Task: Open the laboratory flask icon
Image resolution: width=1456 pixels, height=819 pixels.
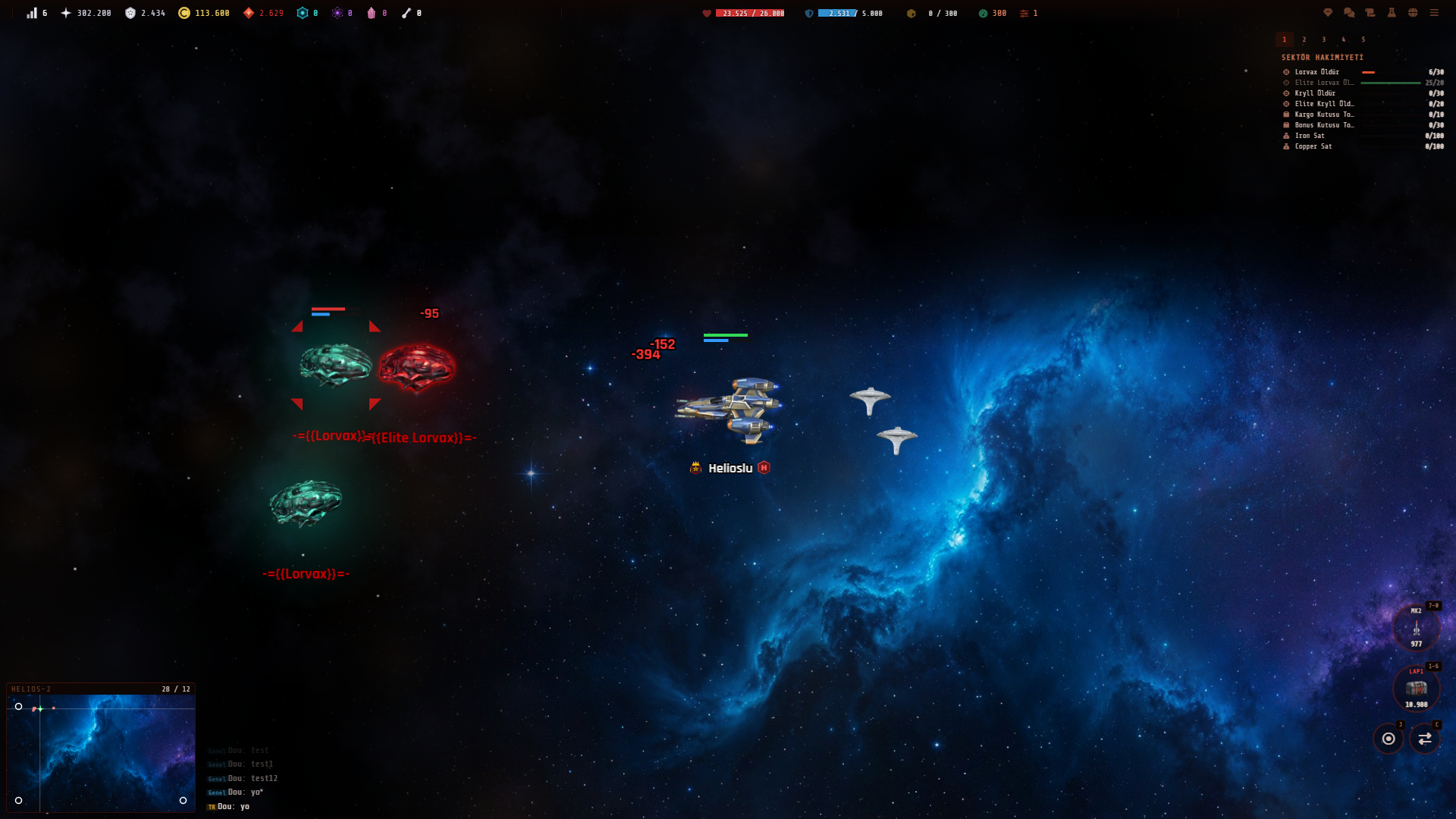Action: coord(1391,13)
